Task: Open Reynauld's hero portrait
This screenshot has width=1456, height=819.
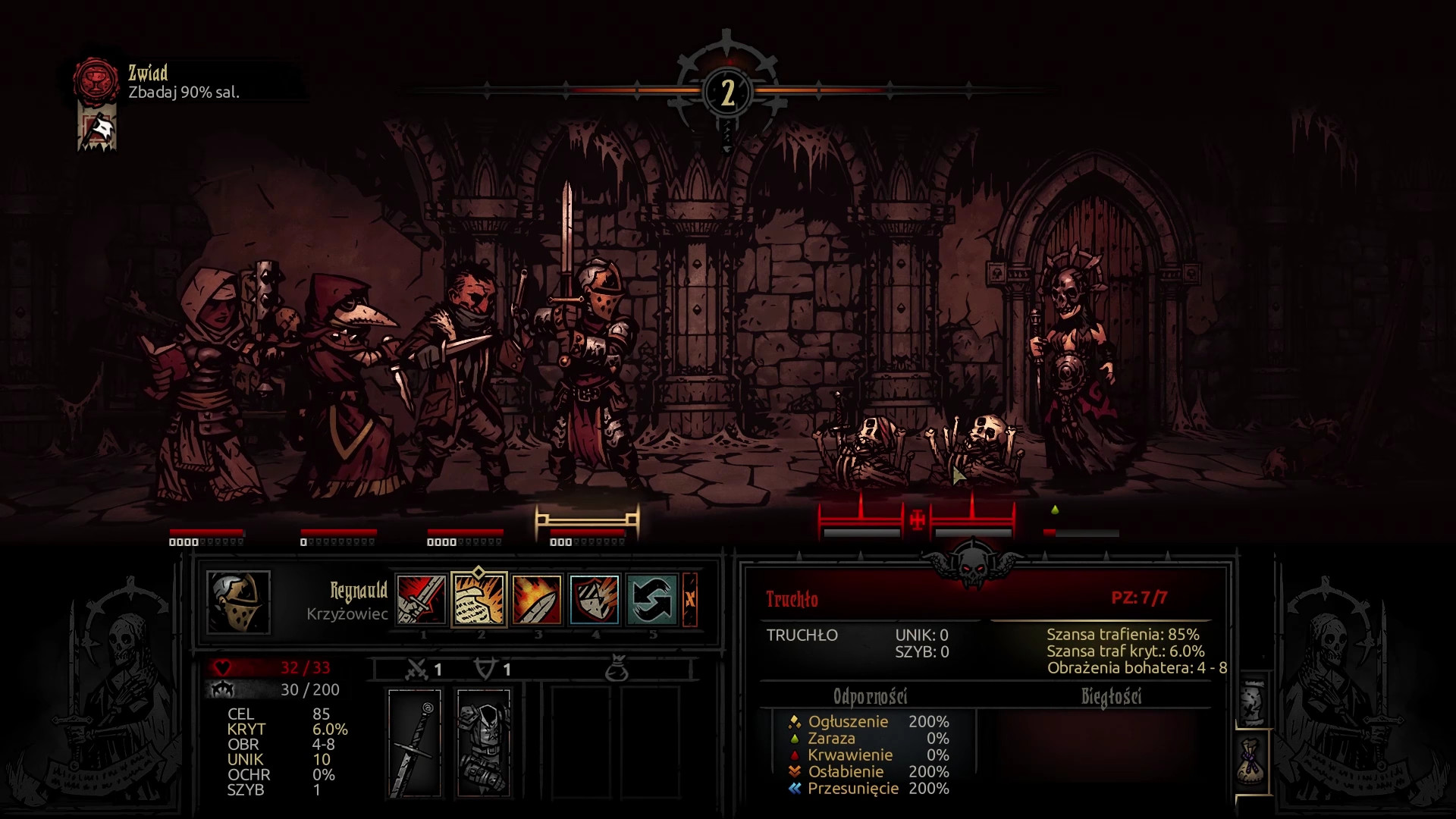Action: [x=238, y=602]
